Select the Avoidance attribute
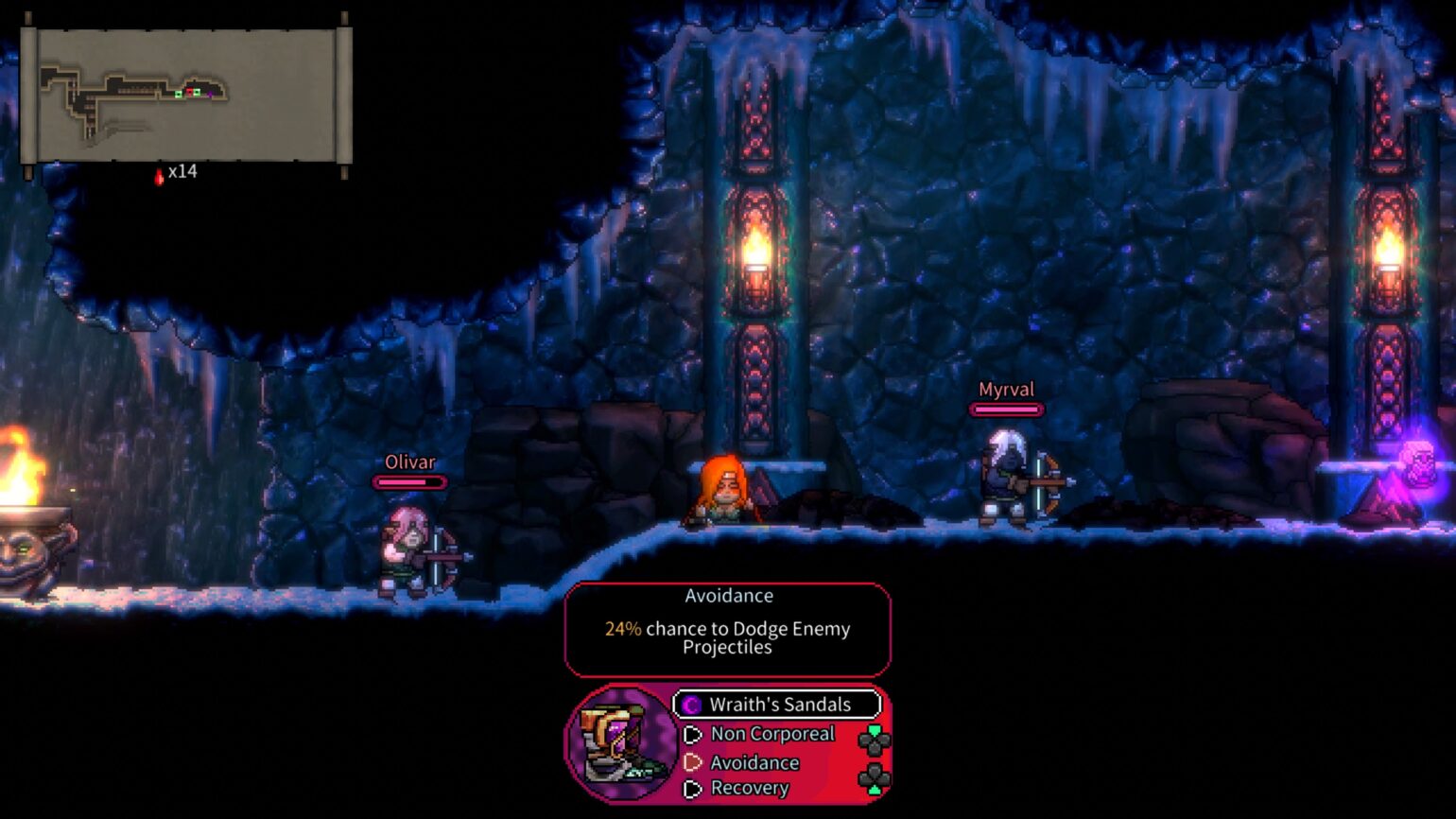 755,762
